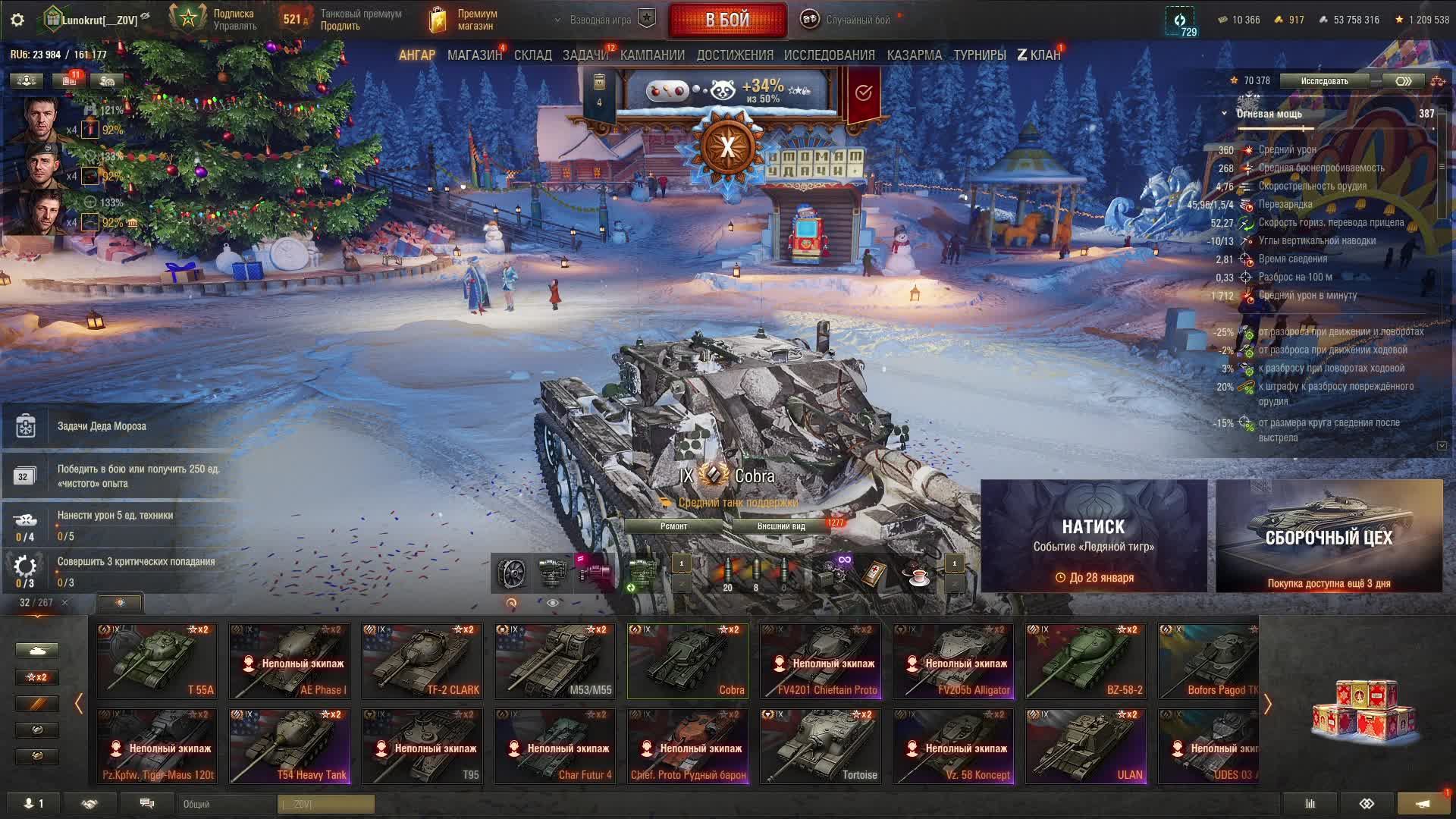Open the ТУРНИРЫ tab
The width and height of the screenshot is (1456, 819).
tap(979, 55)
